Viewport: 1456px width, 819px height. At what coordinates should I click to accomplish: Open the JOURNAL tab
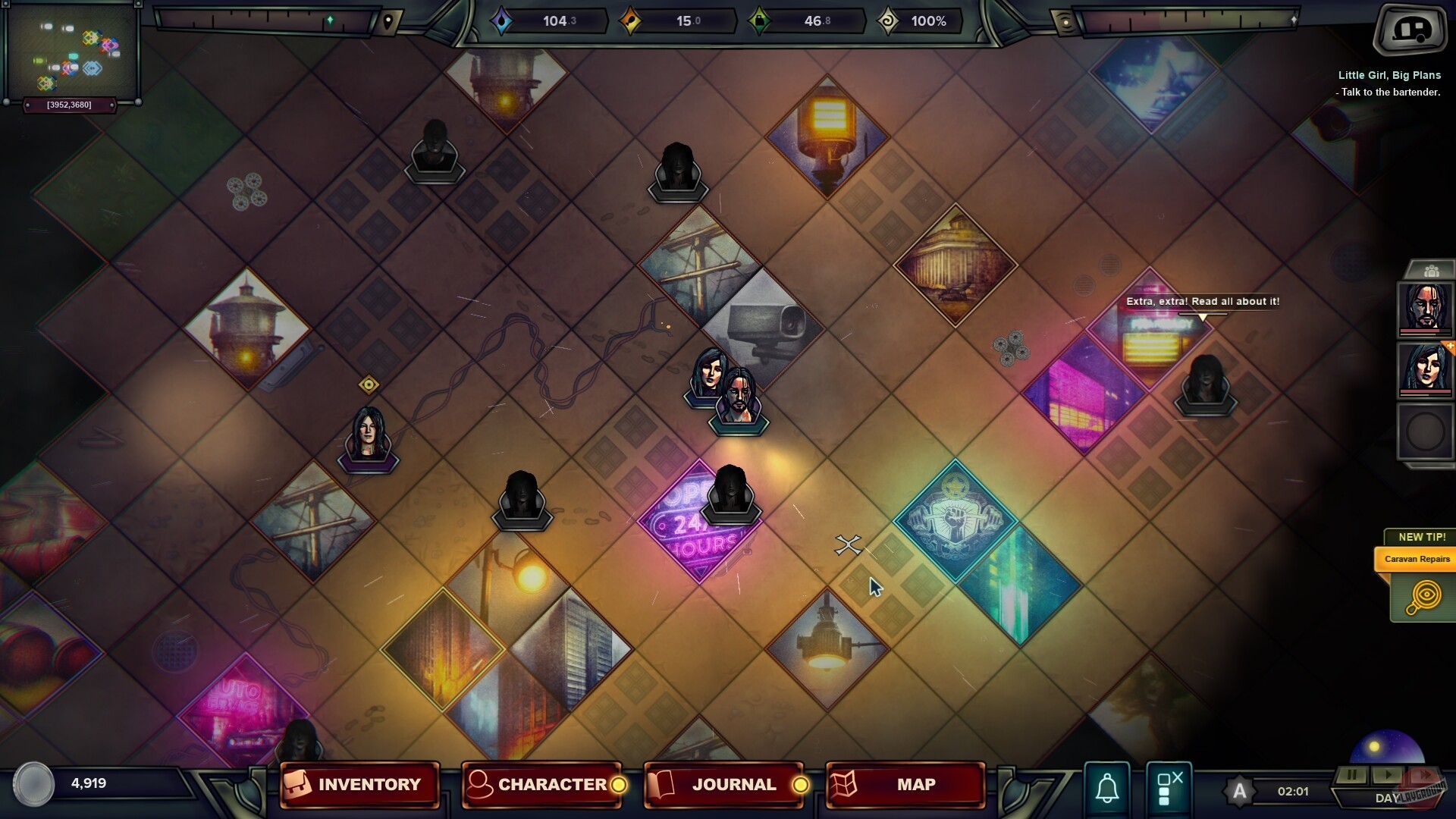723,785
